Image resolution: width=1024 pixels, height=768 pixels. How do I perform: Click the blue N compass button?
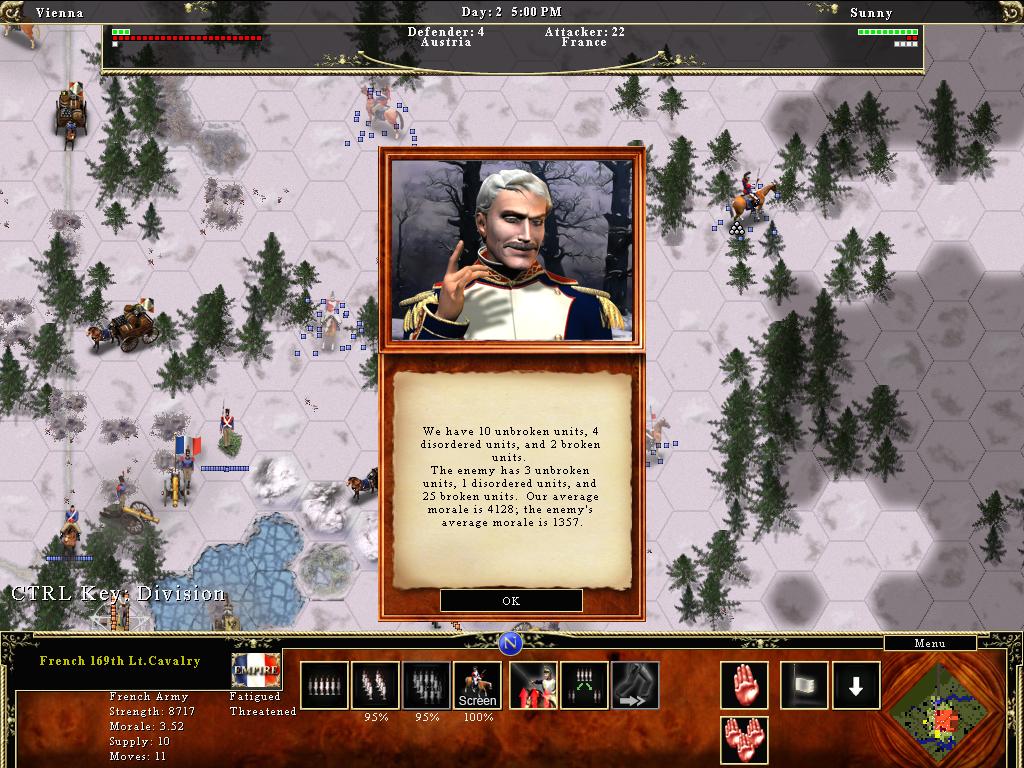point(511,642)
